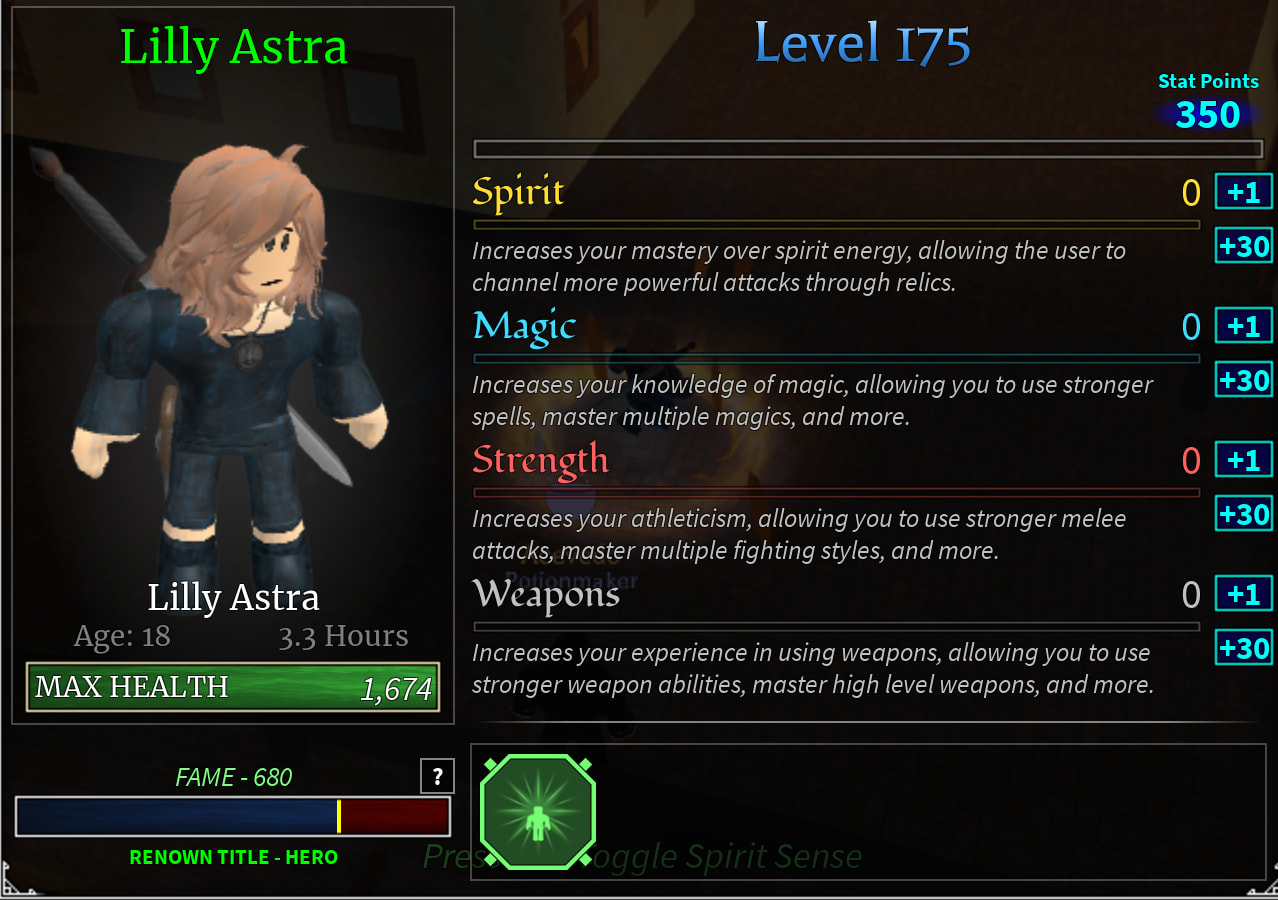Open the fame question mark help
This screenshot has width=1278, height=900.
coord(437,777)
